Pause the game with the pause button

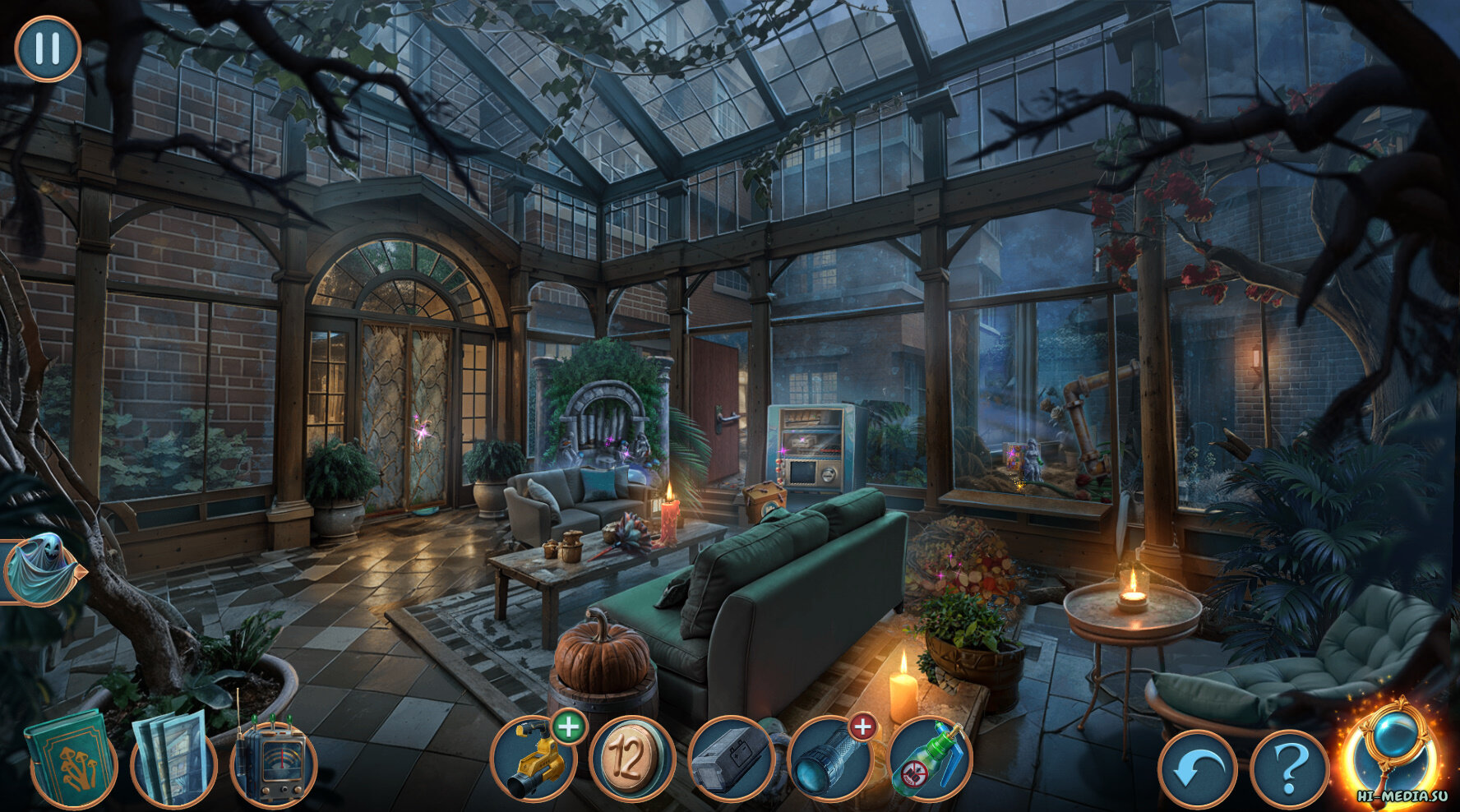[x=48, y=48]
